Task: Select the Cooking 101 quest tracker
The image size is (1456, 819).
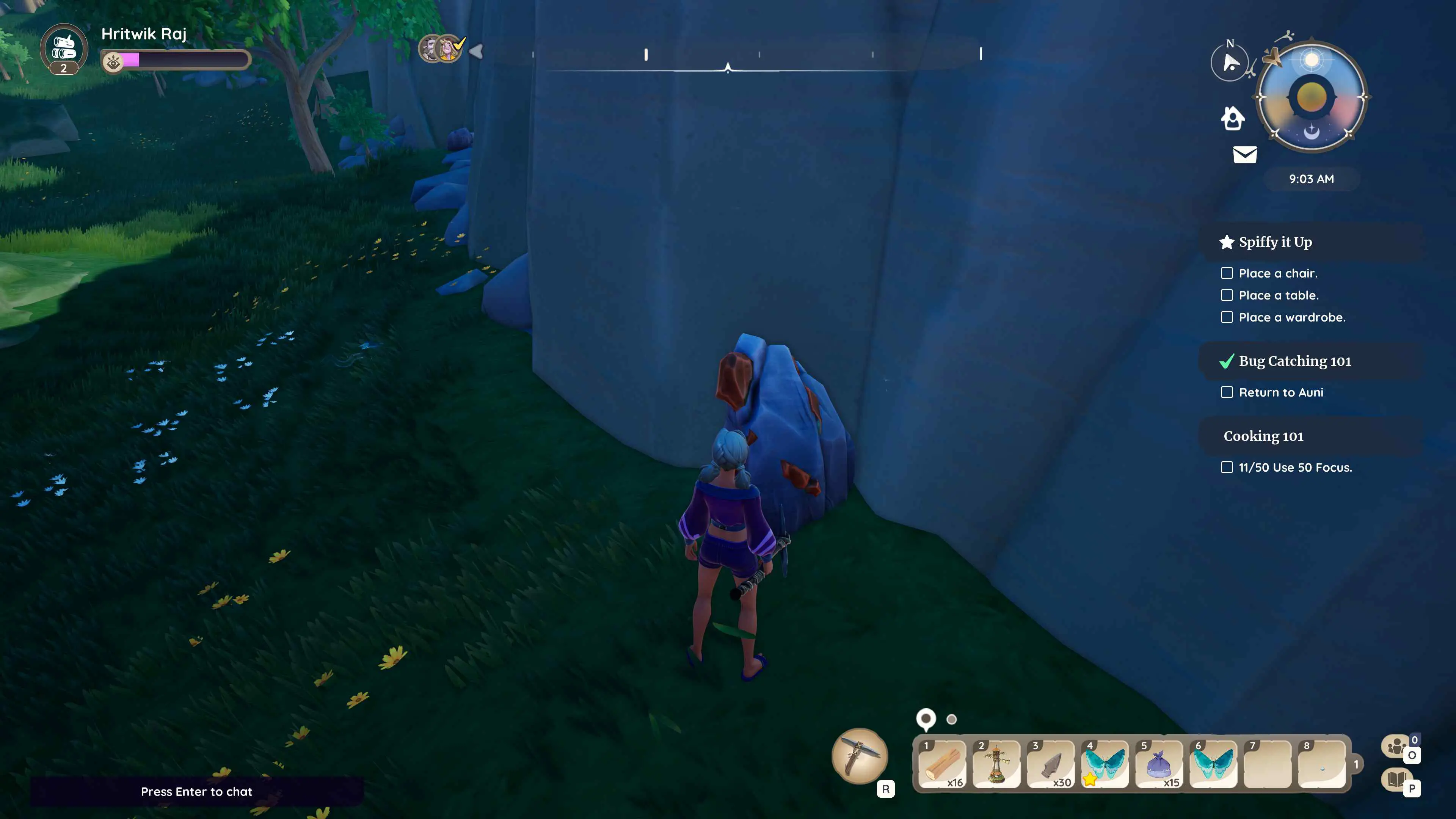Action: tap(1263, 436)
